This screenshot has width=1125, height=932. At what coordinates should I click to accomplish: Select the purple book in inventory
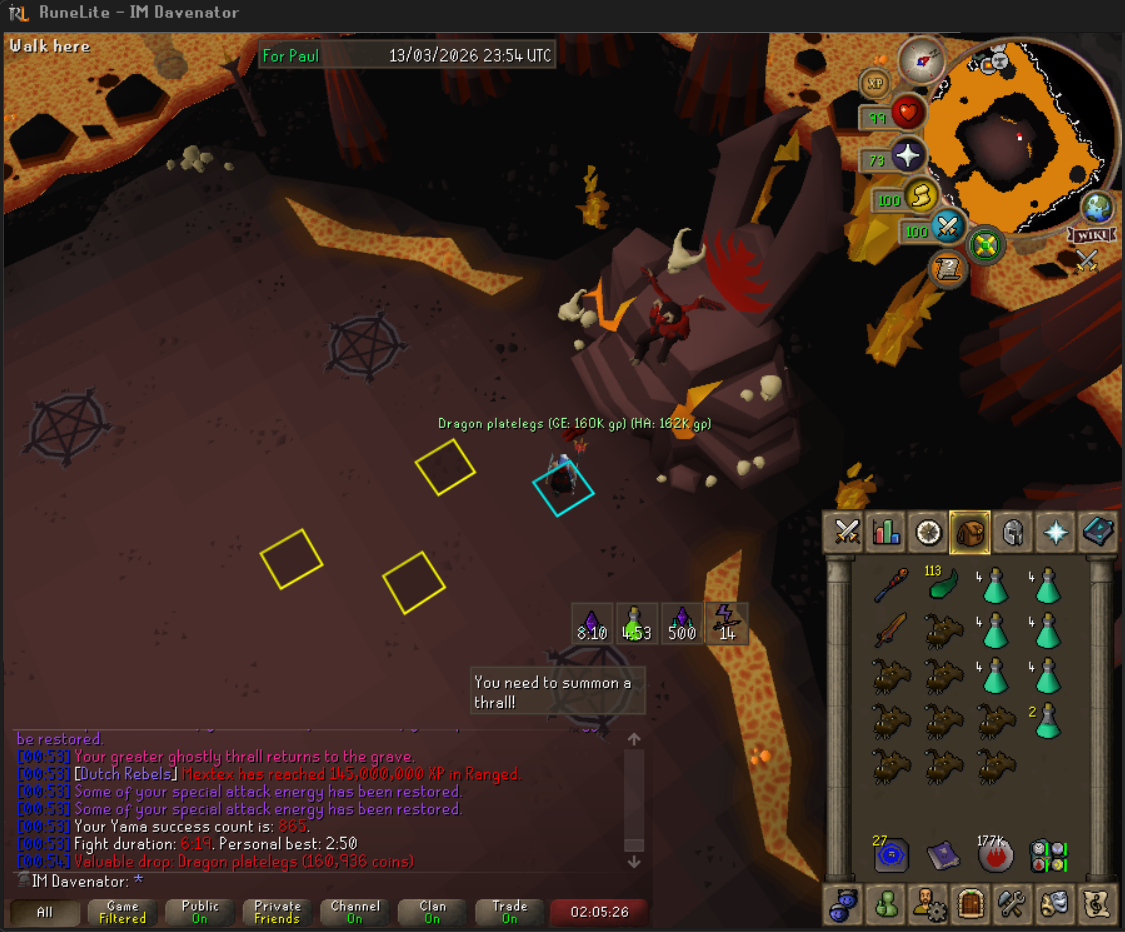(942, 855)
